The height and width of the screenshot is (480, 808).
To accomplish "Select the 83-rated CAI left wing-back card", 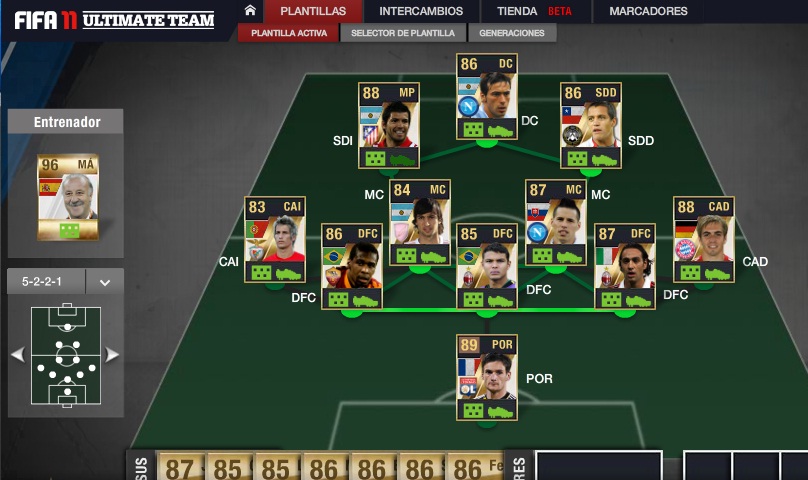I will (275, 241).
